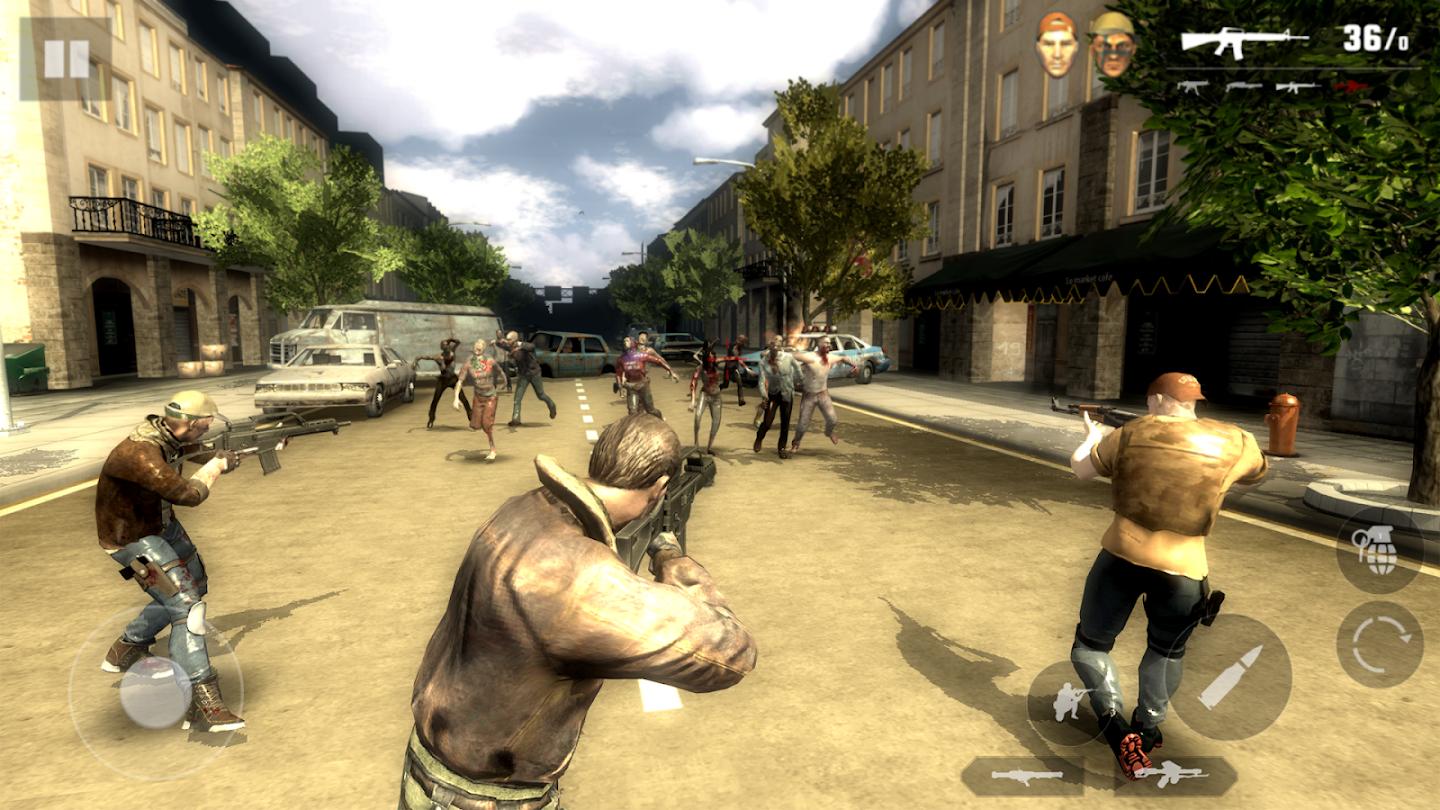The height and width of the screenshot is (810, 1440).
Task: Throw a grenade using the grenade button
Action: coord(1379,550)
